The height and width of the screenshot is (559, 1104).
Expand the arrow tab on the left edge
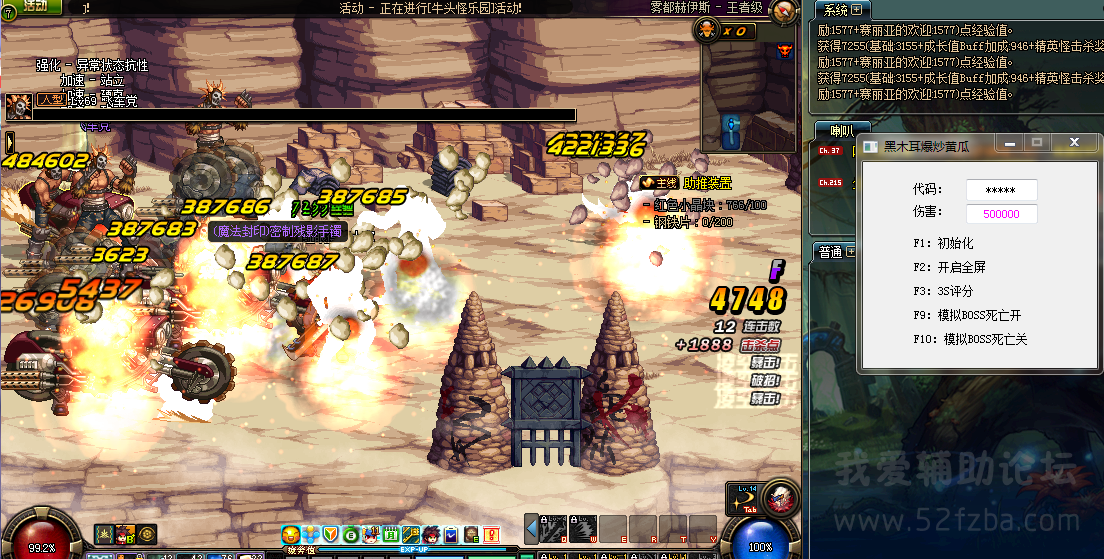pyautogui.click(x=9, y=142)
